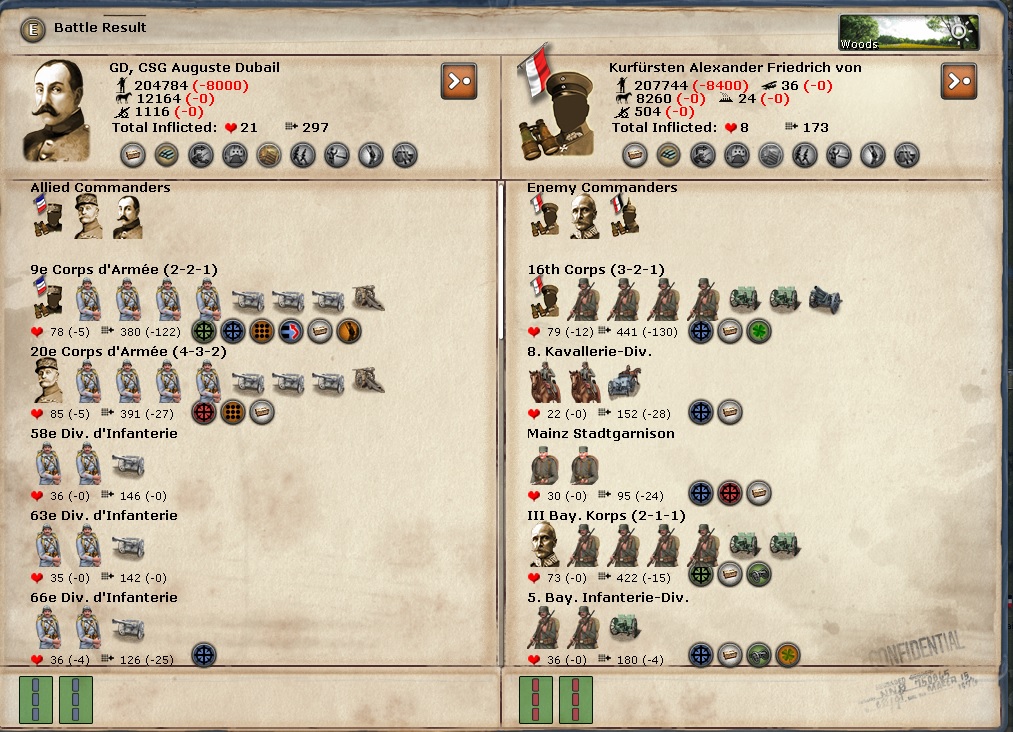Screen dimensions: 1013x732
Task: Close the Battle Result window
Action: [34, 28]
